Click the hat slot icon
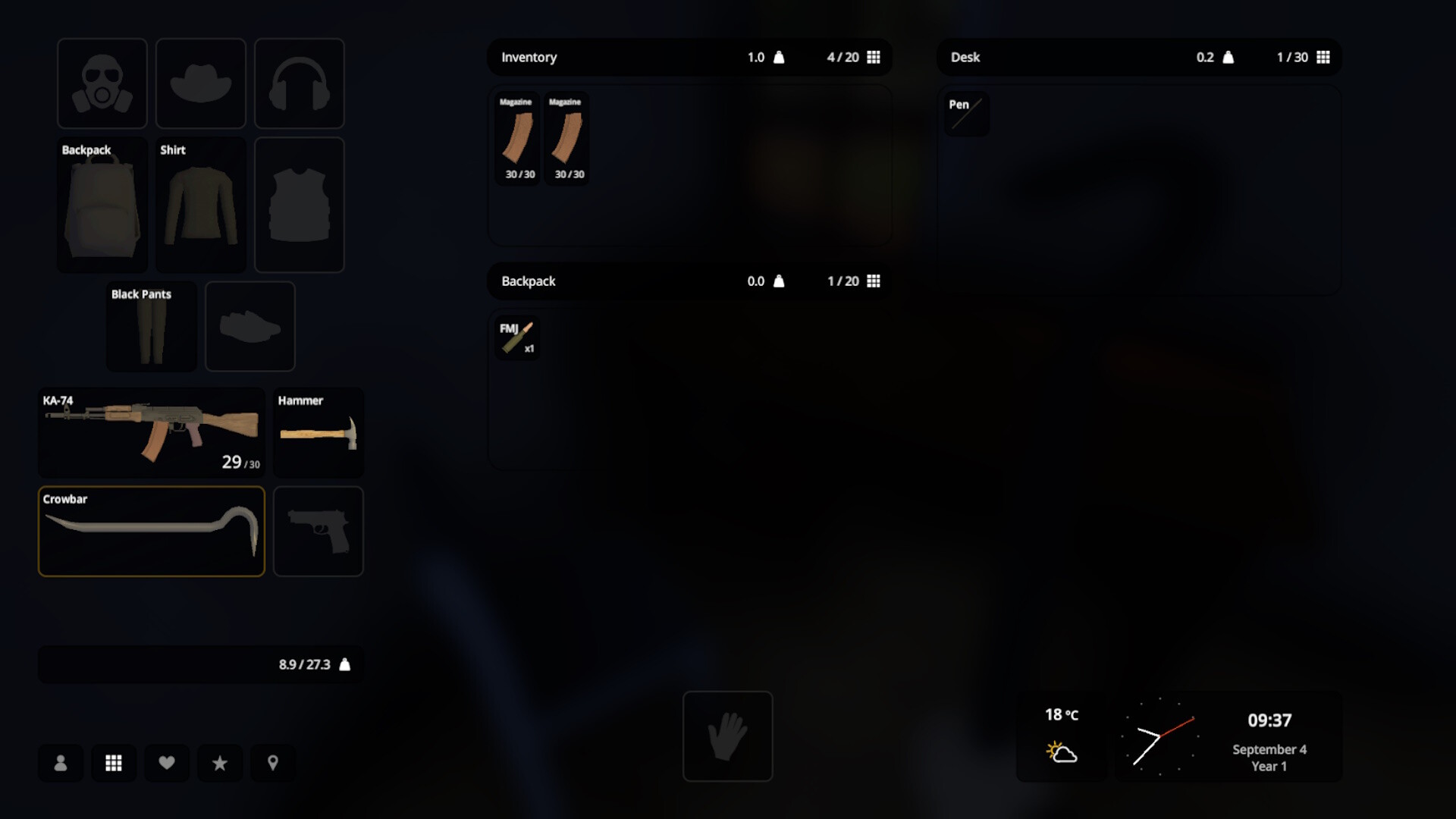The height and width of the screenshot is (819, 1456). 200,83
